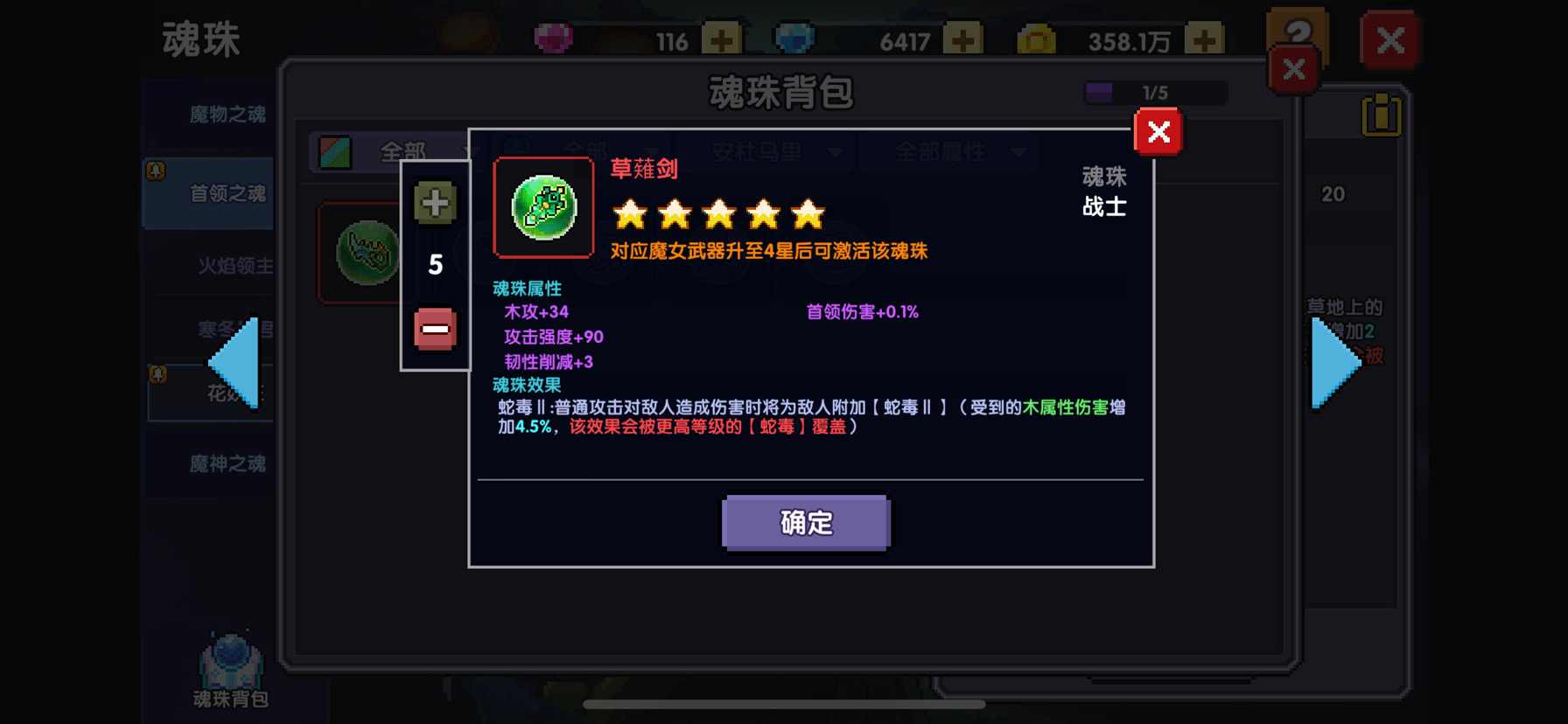The width and height of the screenshot is (1568, 724).
Task: Open the 全部属性 attribute filter dropdown
Action: (948, 150)
